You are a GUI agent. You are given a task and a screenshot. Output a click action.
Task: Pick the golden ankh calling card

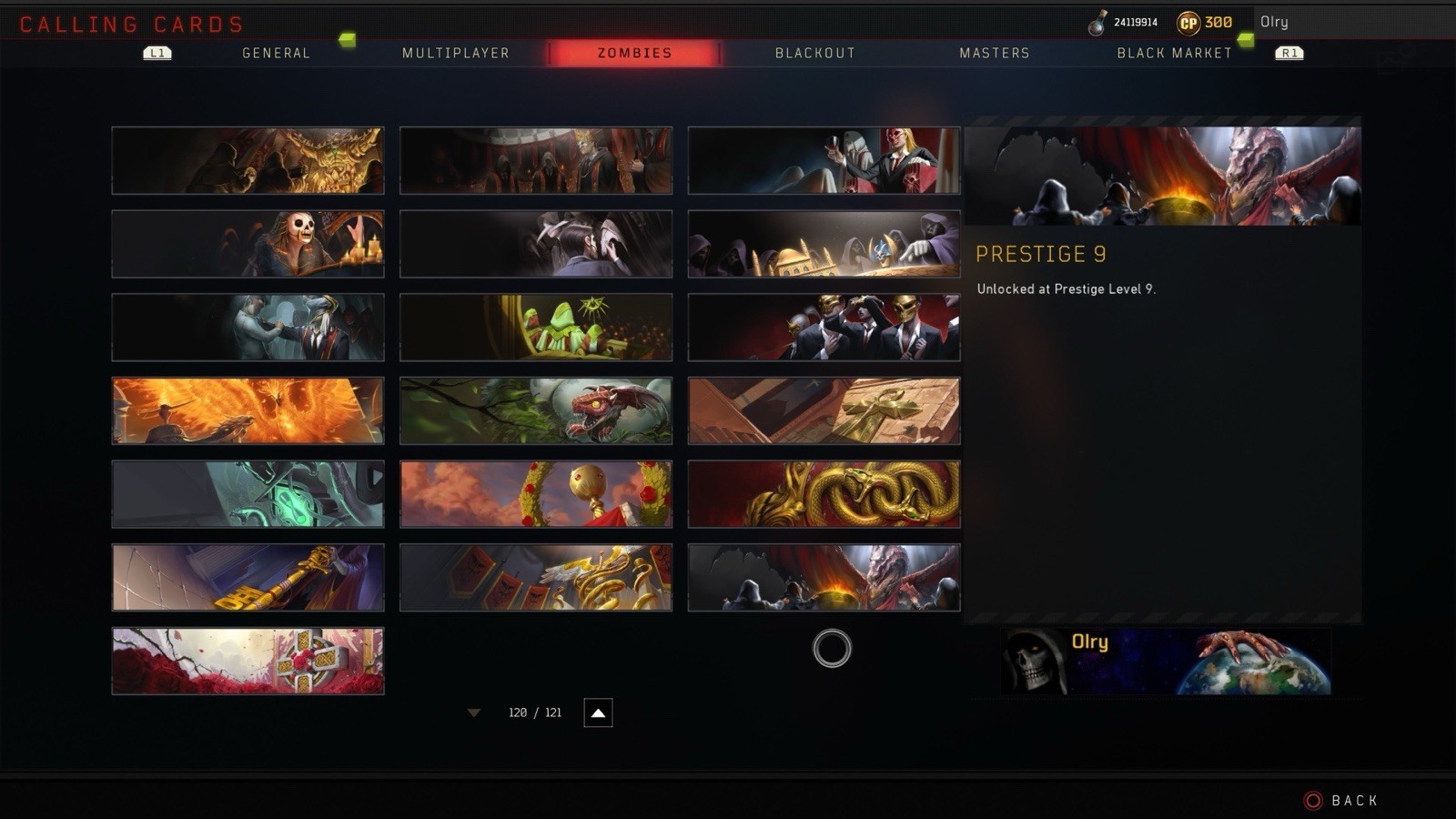coord(824,410)
